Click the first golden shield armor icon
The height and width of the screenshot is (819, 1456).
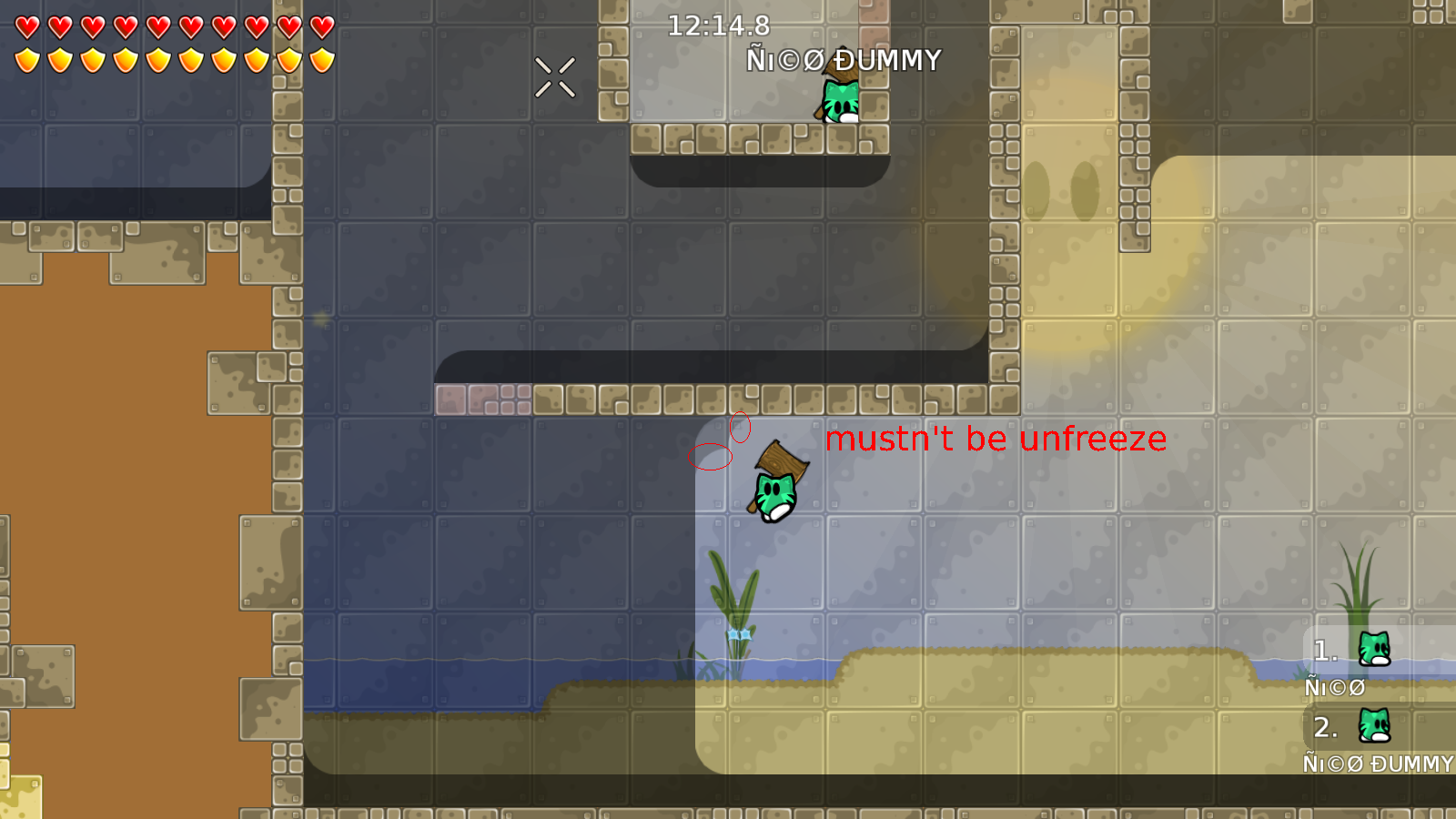26,59
